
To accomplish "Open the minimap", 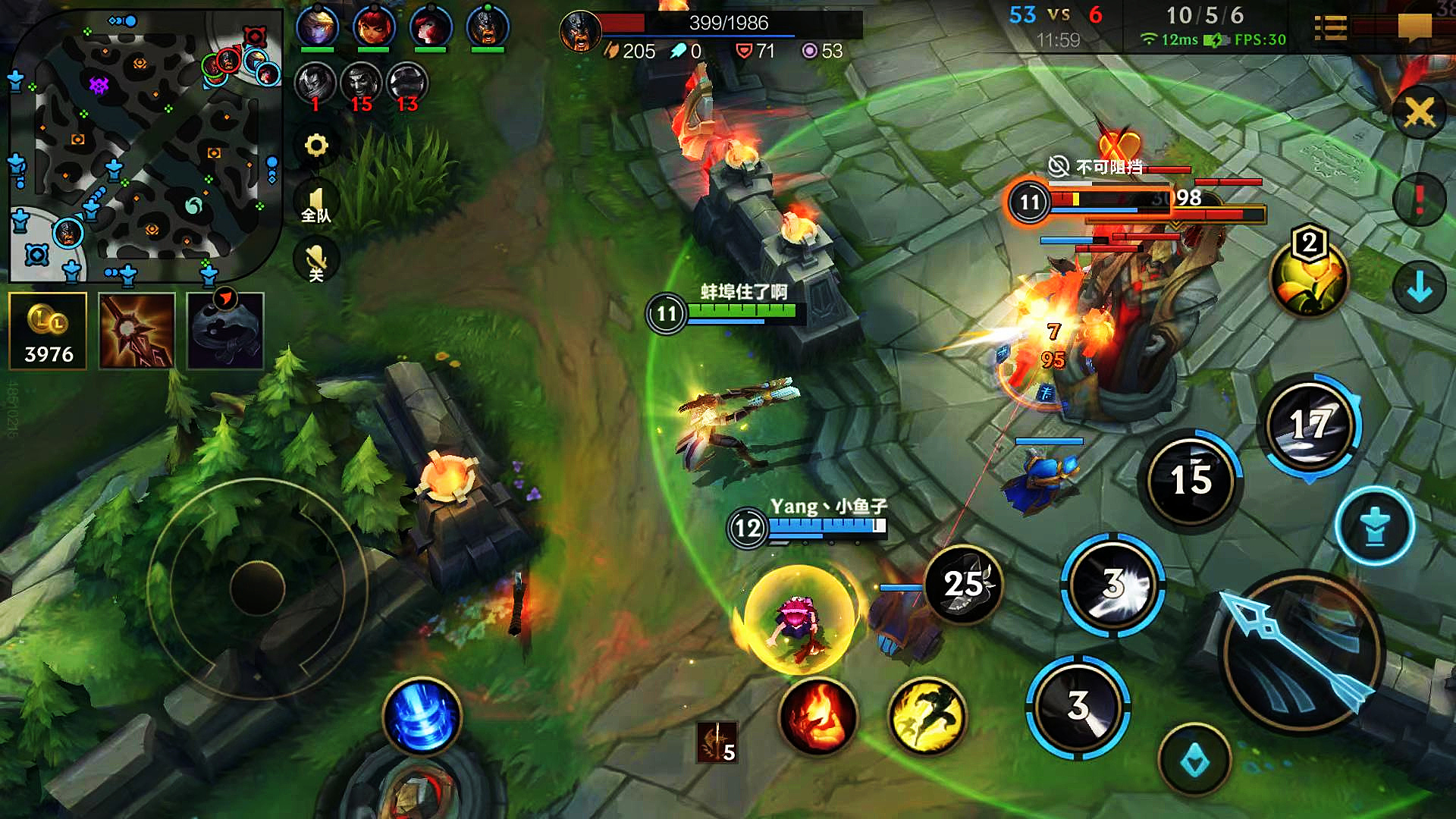I will pos(144,144).
